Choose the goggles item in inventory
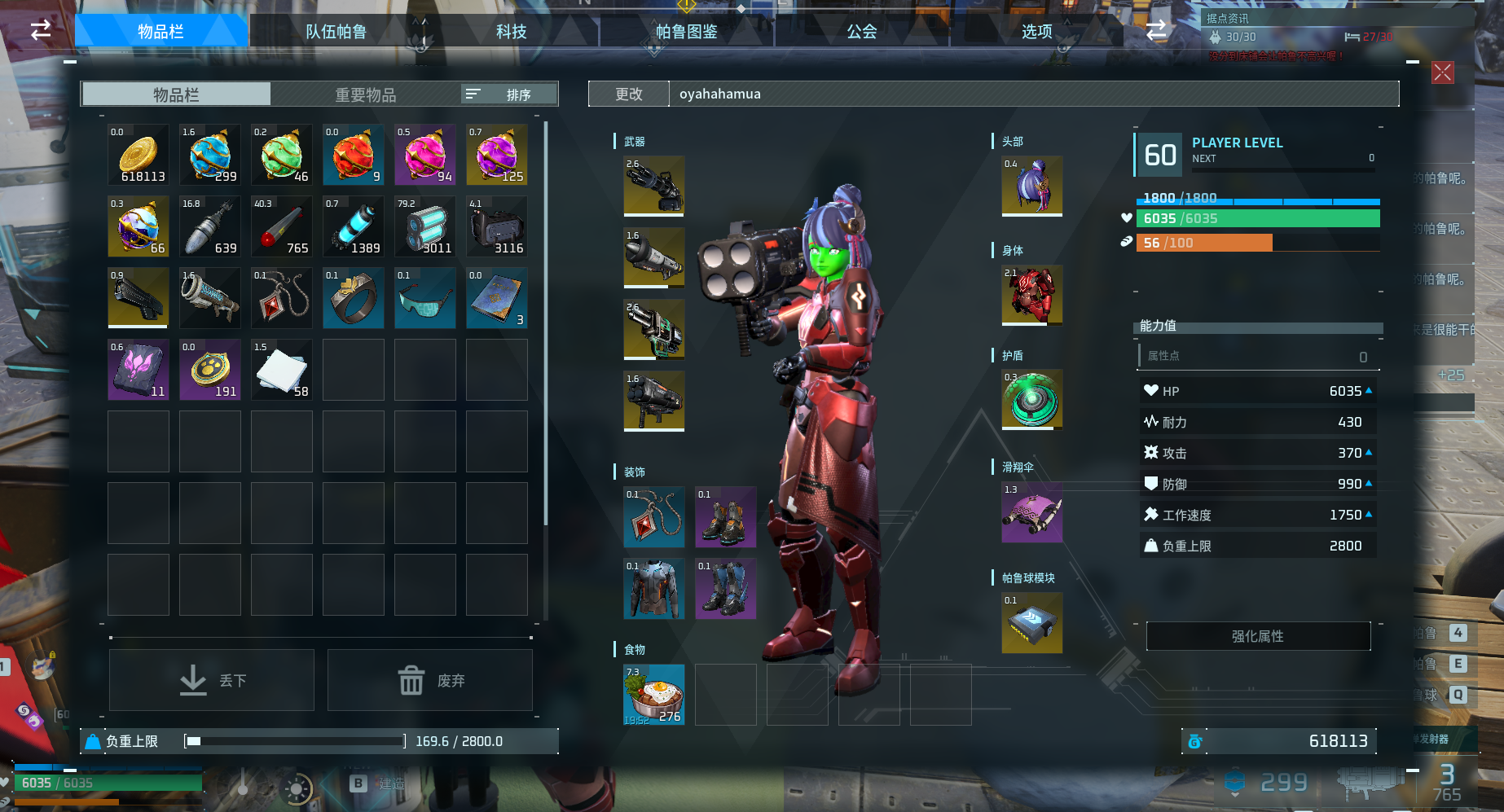The image size is (1504, 812). coord(424,298)
